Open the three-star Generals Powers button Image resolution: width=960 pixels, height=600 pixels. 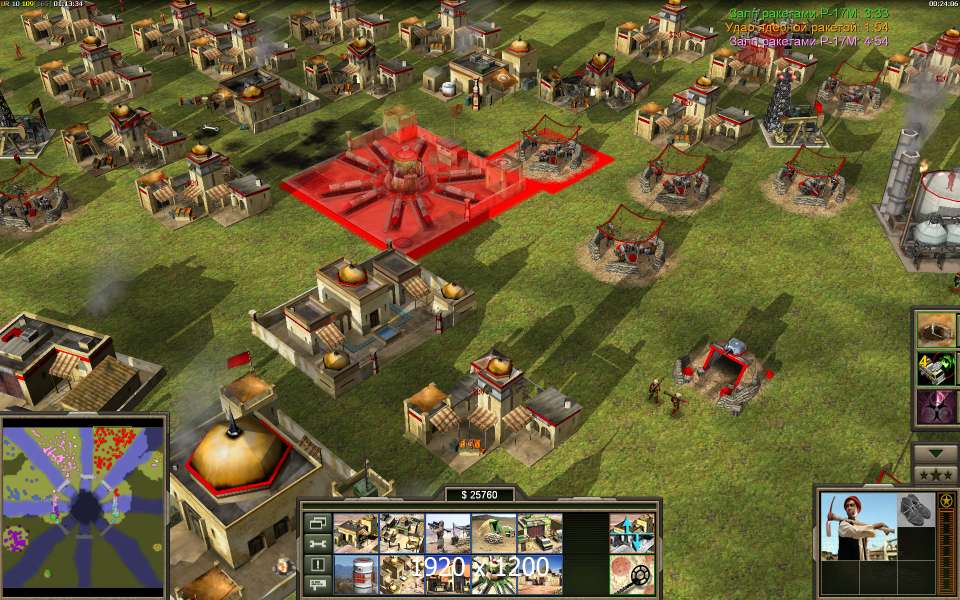point(936,474)
